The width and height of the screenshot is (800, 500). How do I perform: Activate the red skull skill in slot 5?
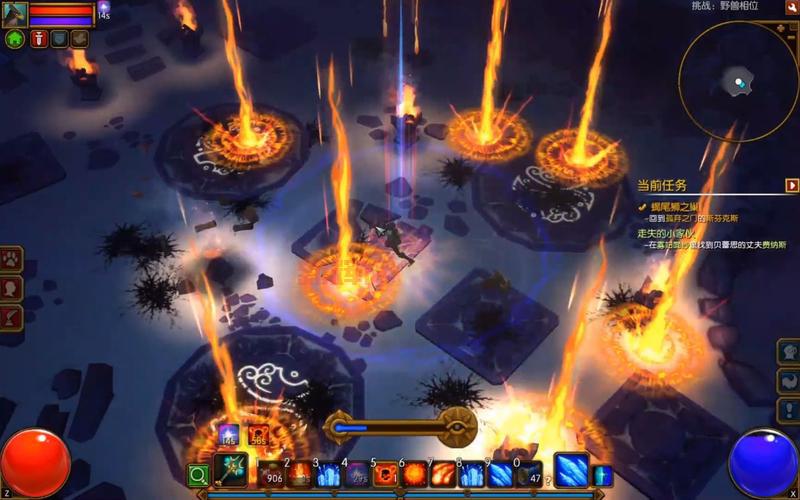(386, 474)
